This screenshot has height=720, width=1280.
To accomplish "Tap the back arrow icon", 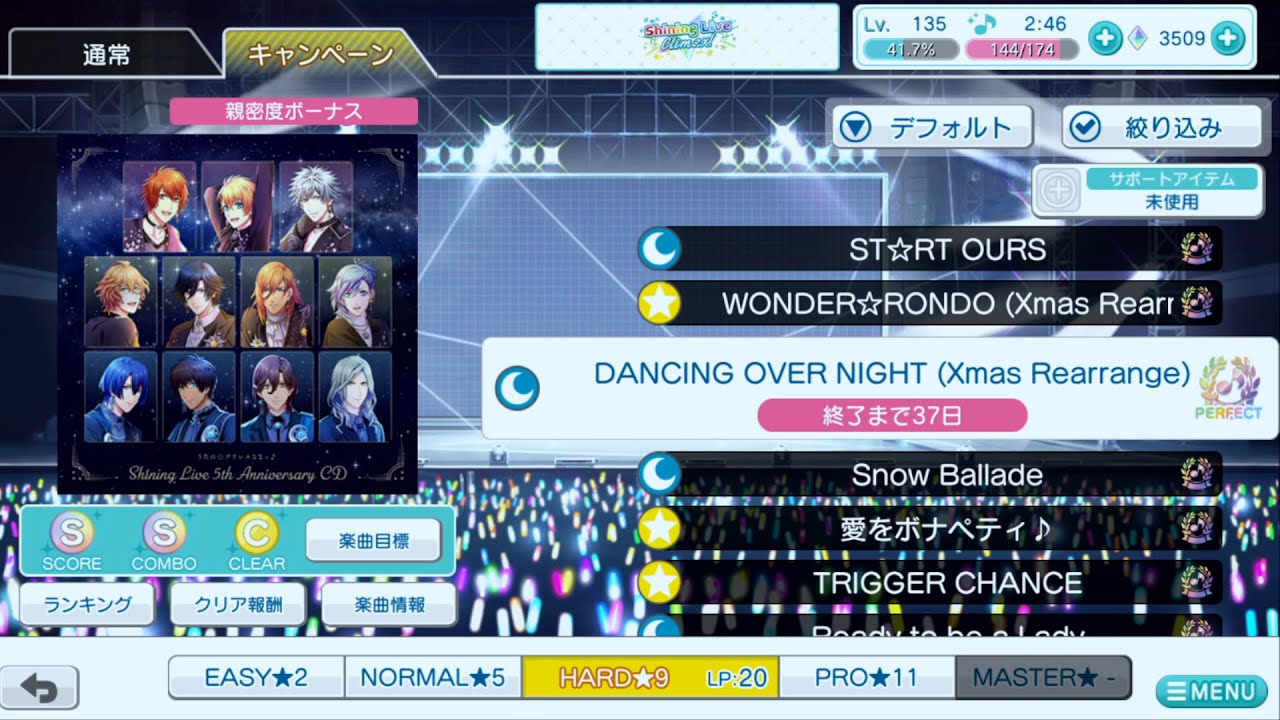I will click(41, 689).
